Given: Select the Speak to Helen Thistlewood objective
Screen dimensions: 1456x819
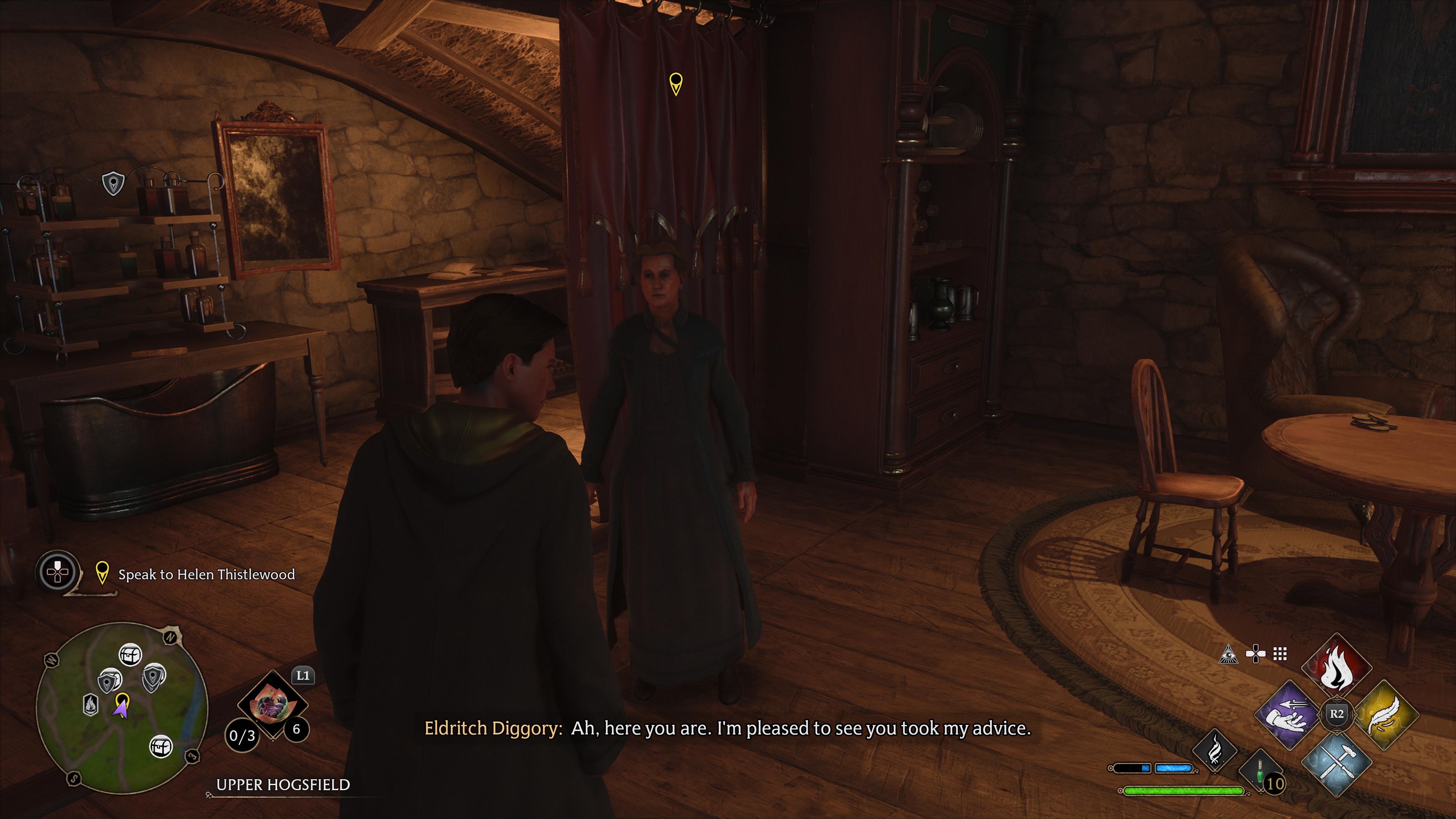Looking at the screenshot, I should coord(206,574).
